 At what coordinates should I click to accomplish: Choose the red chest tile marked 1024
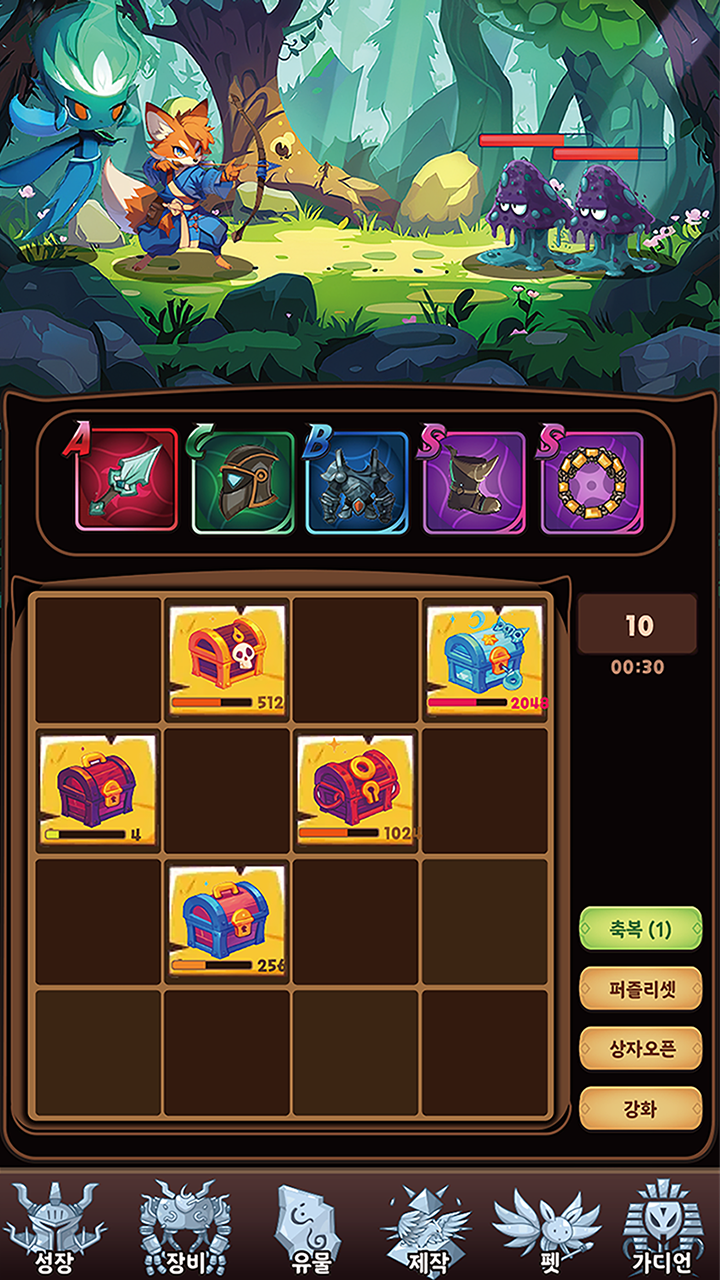coord(356,789)
